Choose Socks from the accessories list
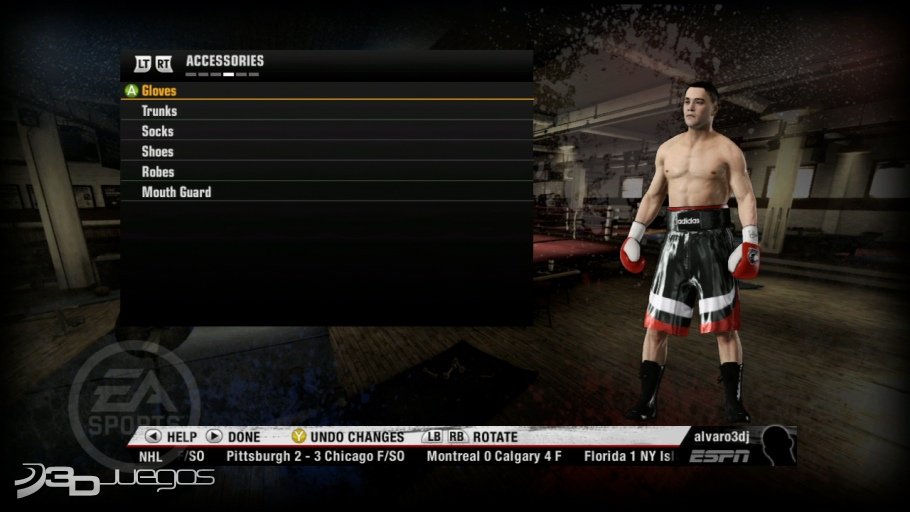Viewport: 910px width, 512px height. 157,131
